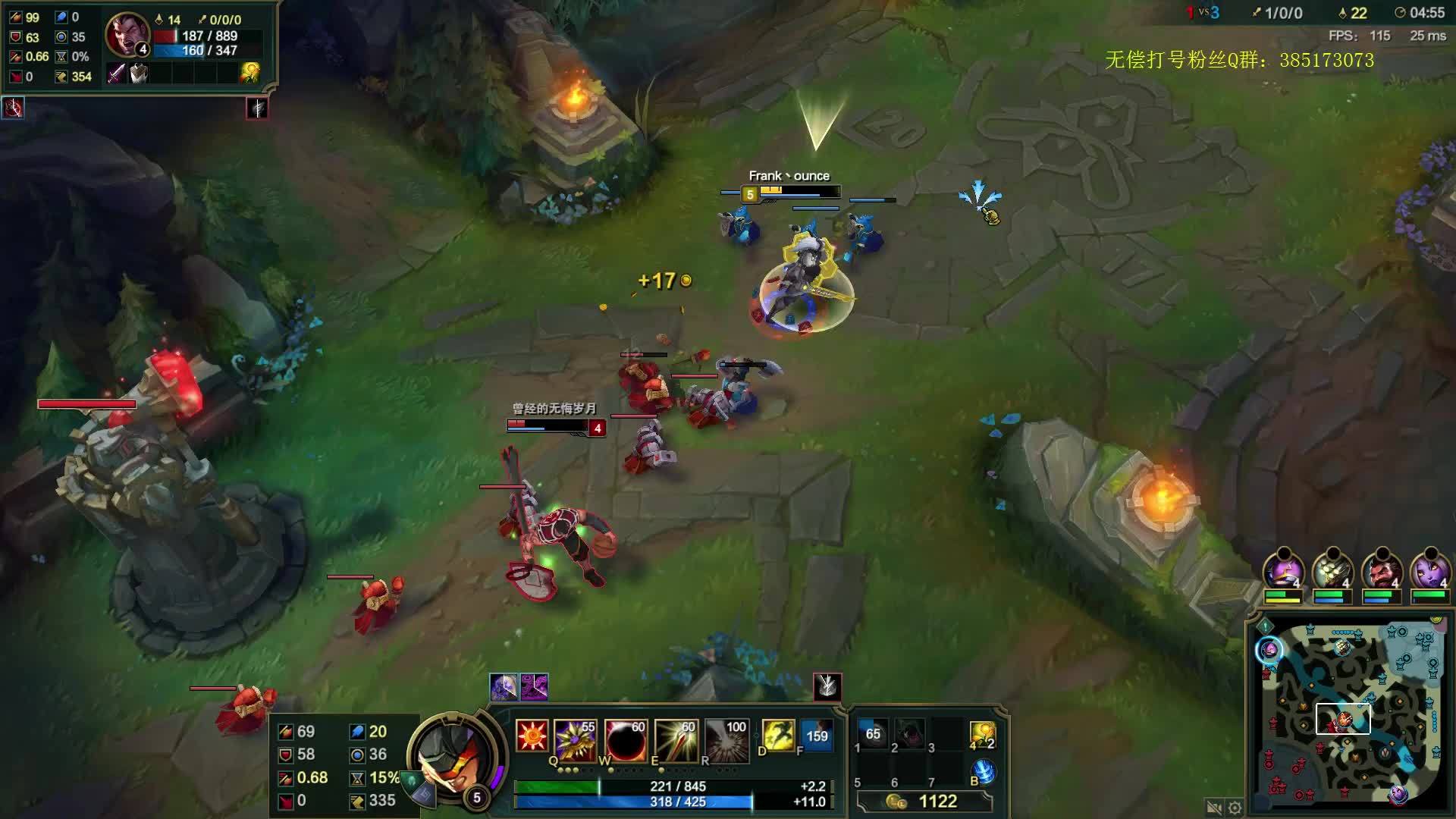Trigger the R ultimate ability

(726, 739)
